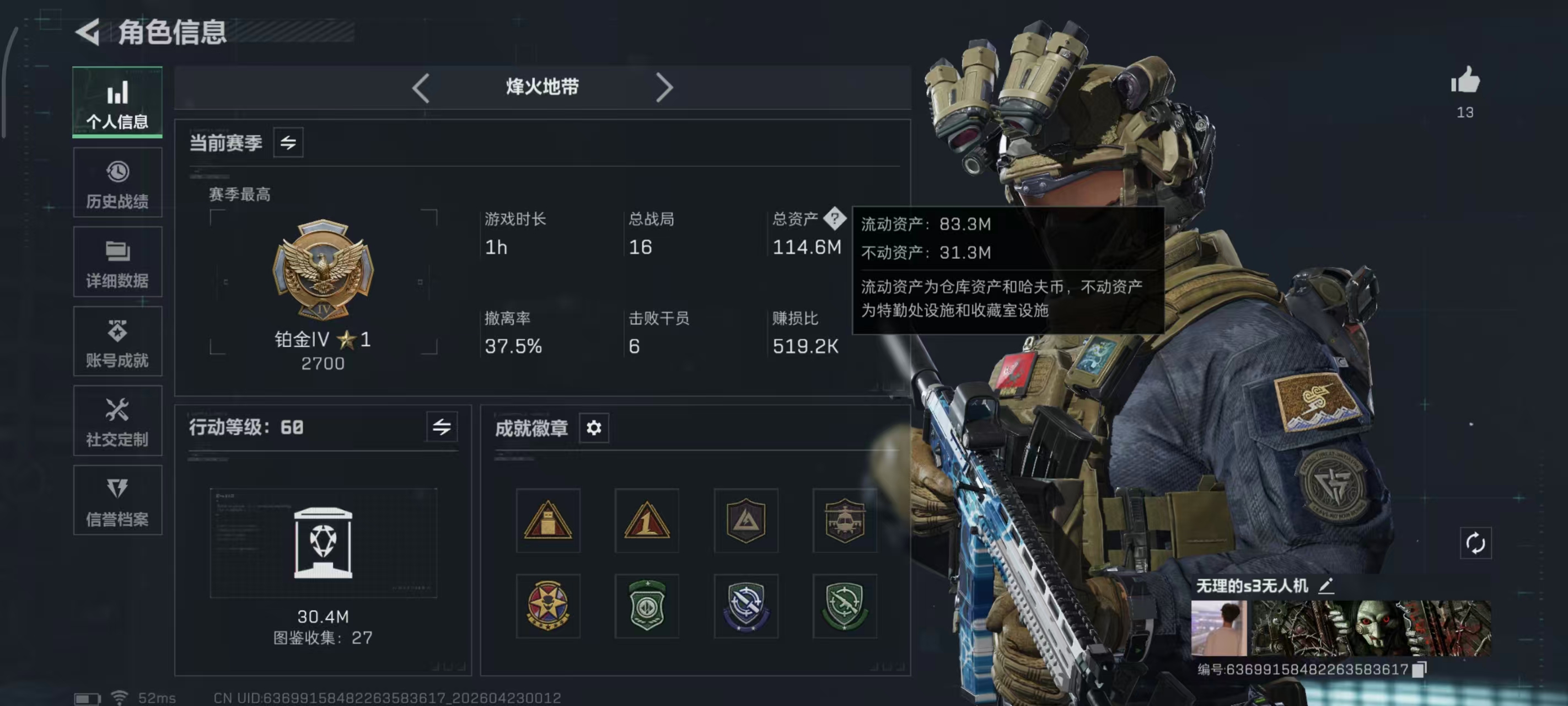This screenshot has height=706, width=1568.
Task: Open the 账号成就 achievements section
Action: [x=117, y=341]
